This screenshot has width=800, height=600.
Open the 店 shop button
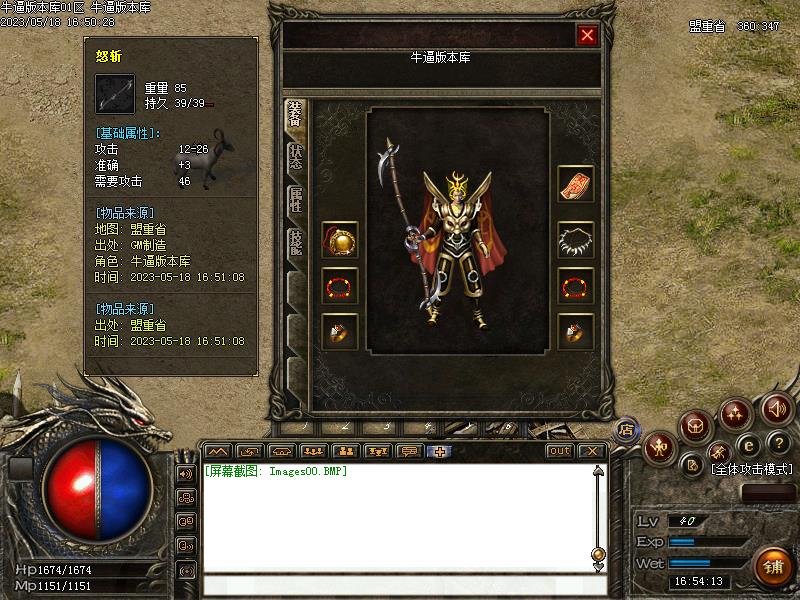(626, 429)
